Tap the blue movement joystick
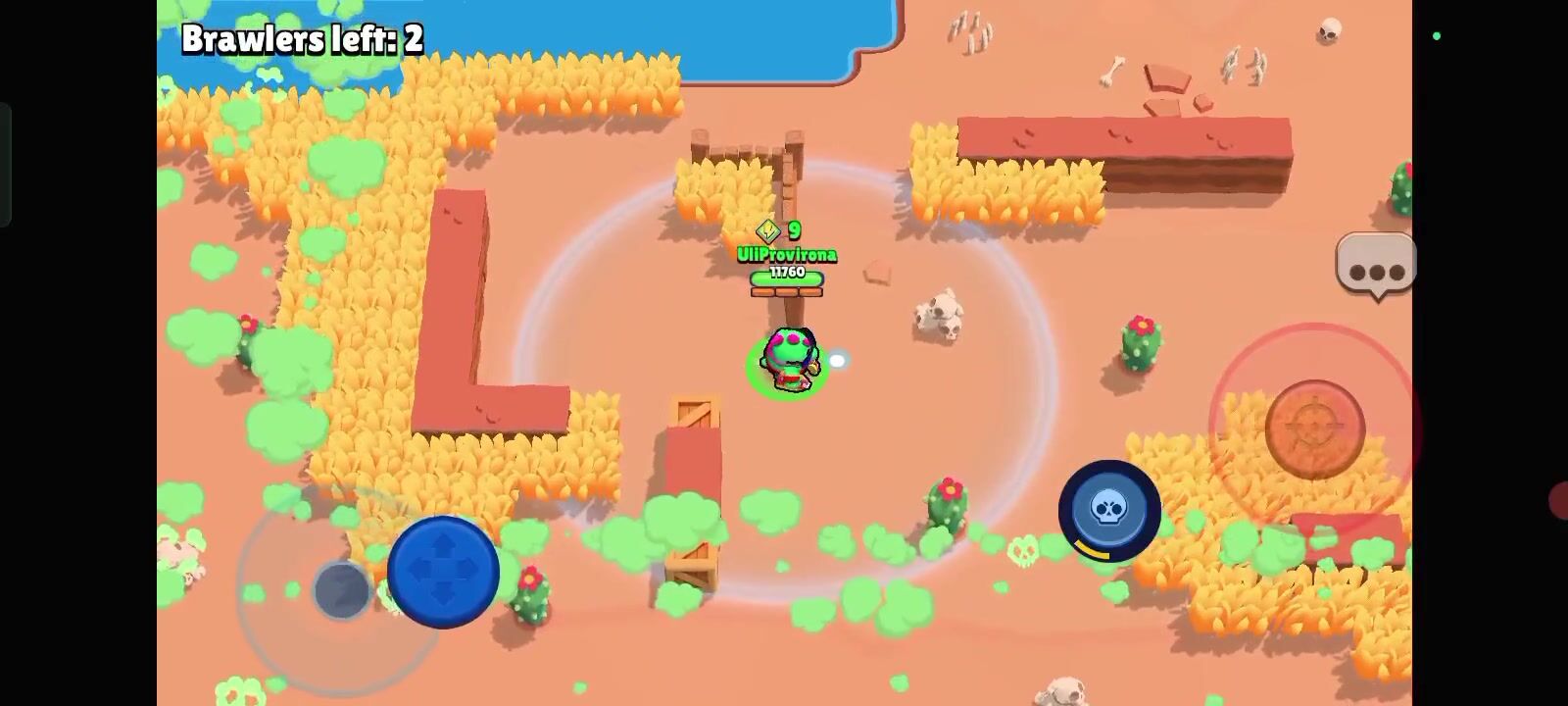Viewport: 1568px width, 706px height. coord(443,571)
